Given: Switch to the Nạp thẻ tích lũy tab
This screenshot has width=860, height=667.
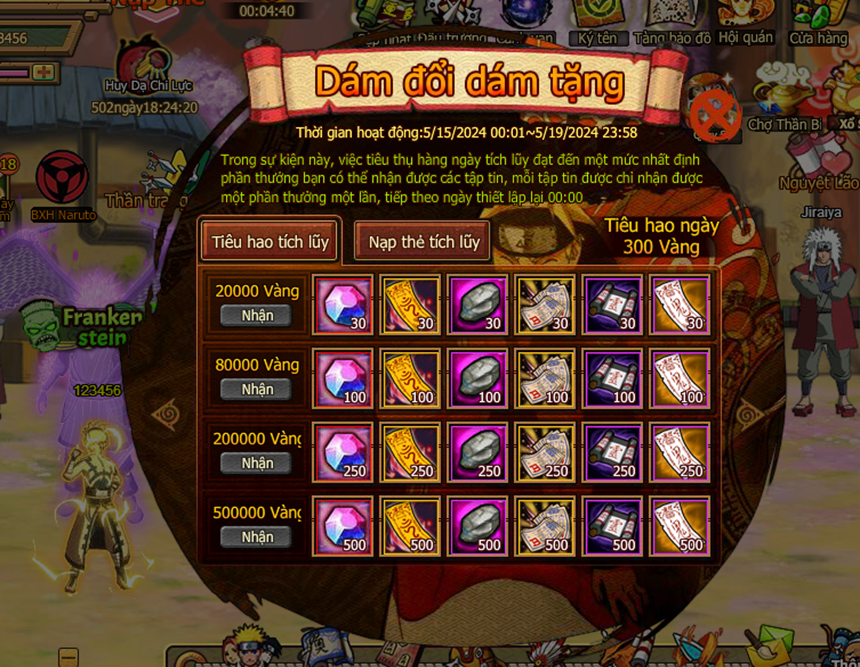Looking at the screenshot, I should click(x=424, y=242).
